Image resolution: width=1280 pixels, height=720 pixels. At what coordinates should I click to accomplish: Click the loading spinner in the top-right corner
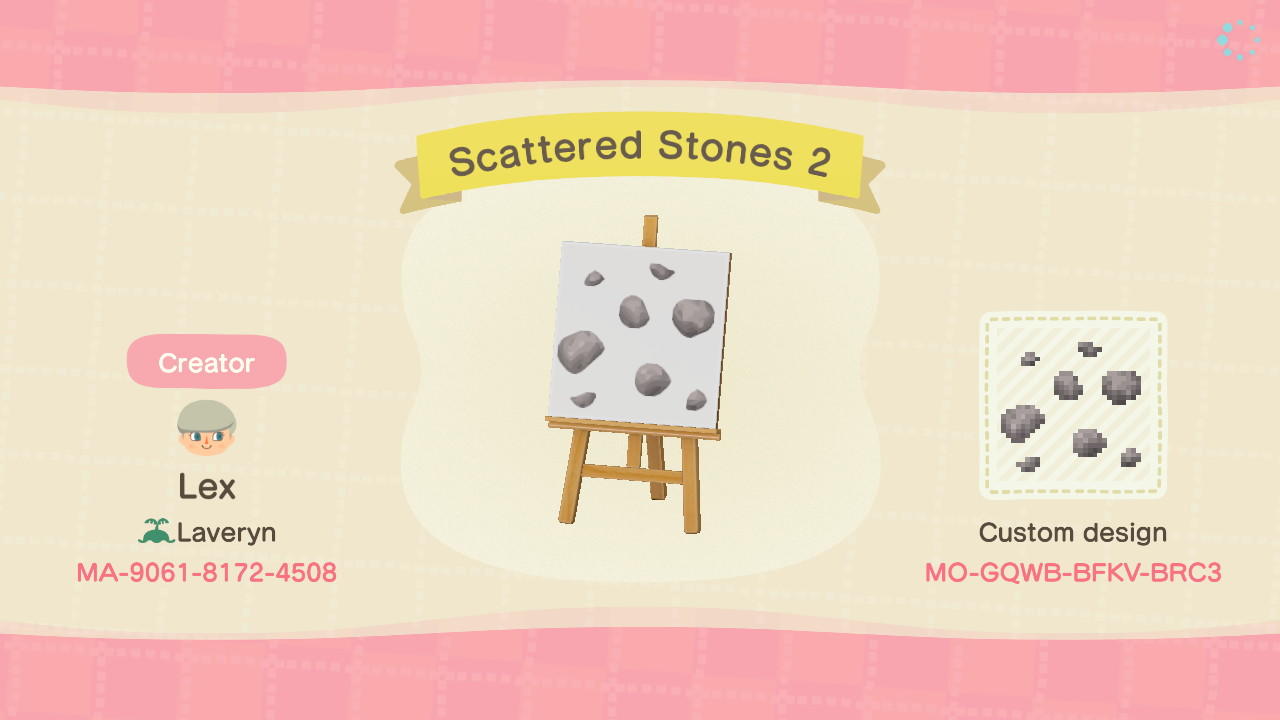click(1237, 37)
